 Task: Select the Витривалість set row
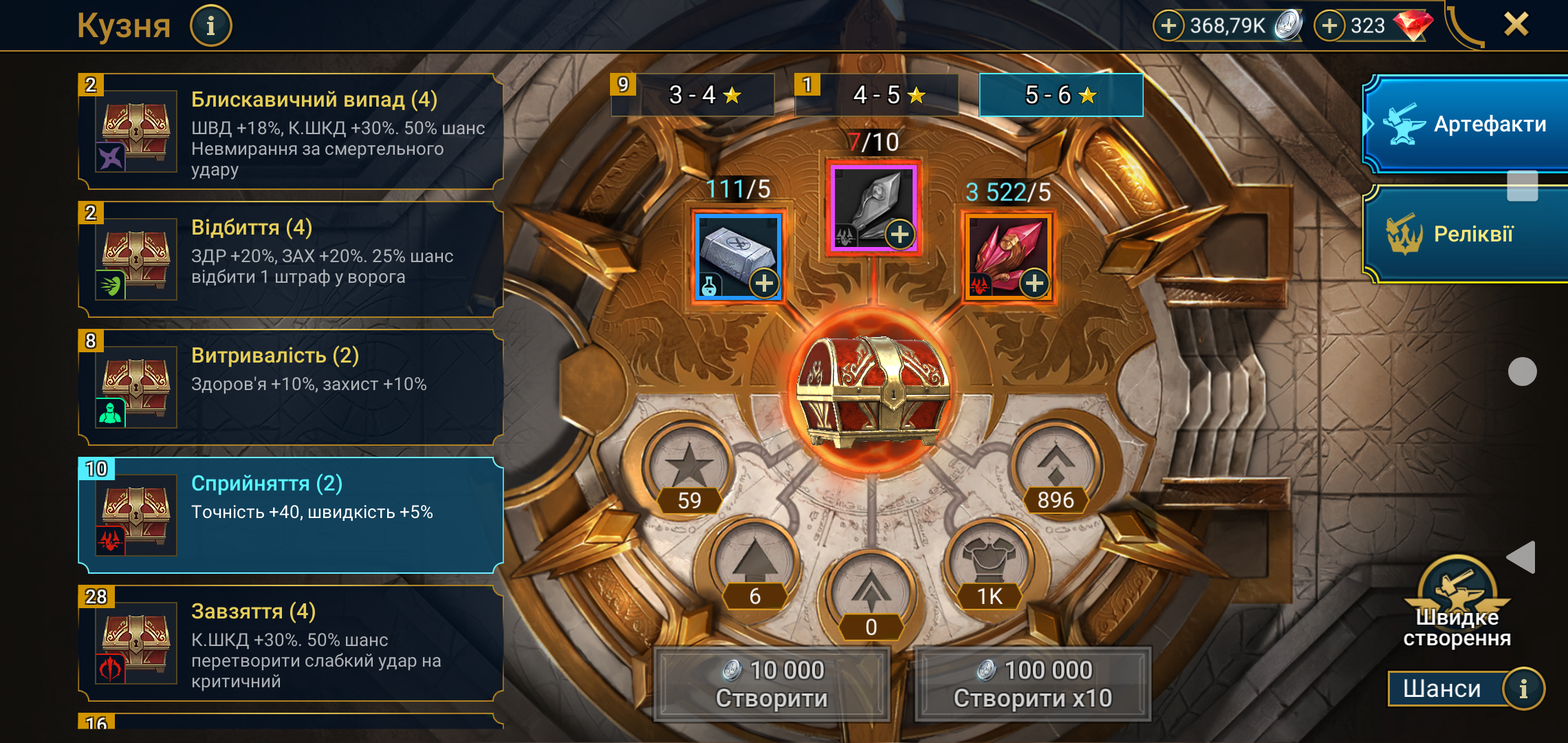292,387
